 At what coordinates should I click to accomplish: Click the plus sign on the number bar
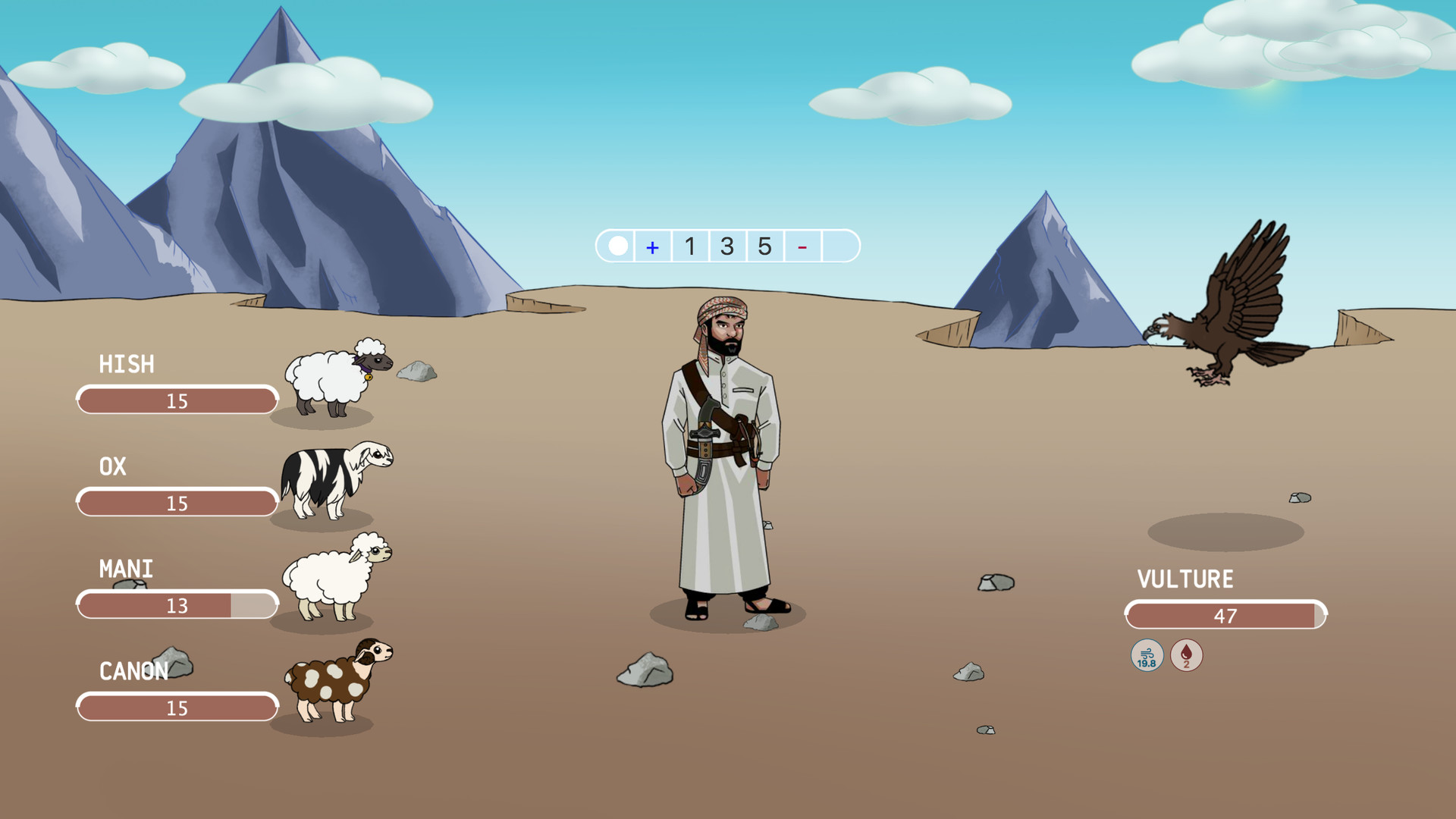click(x=652, y=246)
